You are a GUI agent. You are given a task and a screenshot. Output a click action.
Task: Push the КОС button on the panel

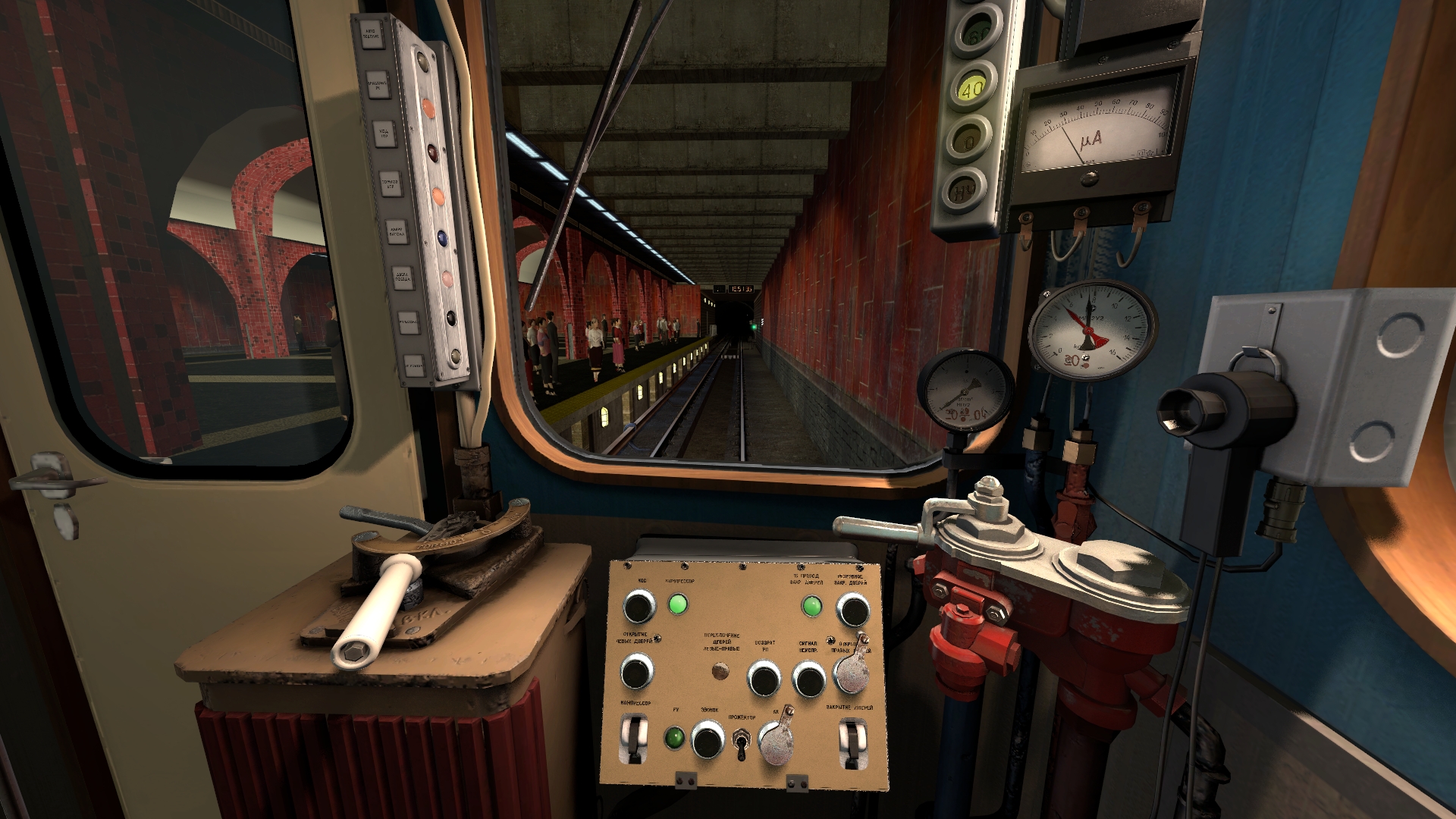[639, 607]
